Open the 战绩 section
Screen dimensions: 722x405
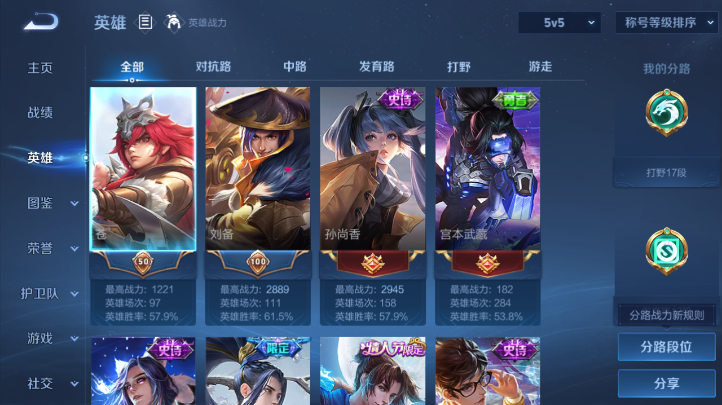click(40, 113)
